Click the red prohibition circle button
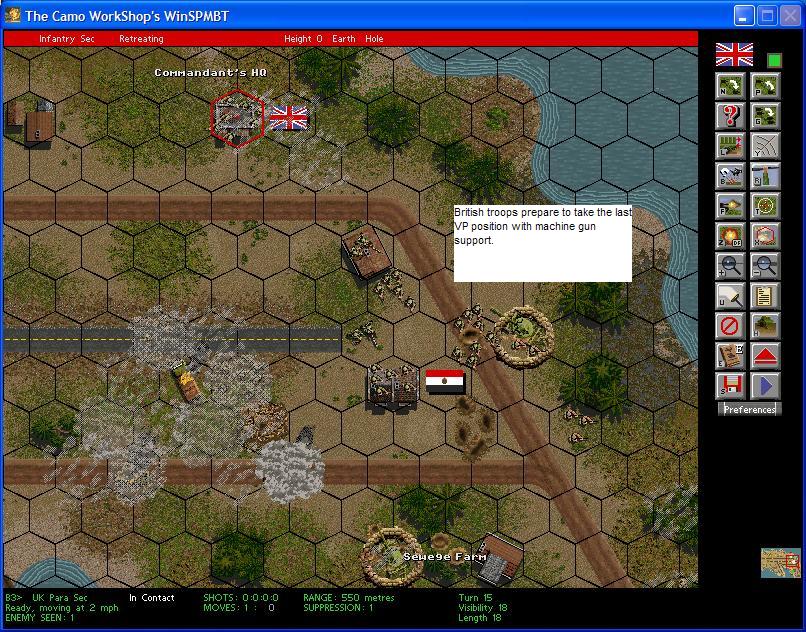Image resolution: width=806 pixels, height=632 pixels. click(x=731, y=326)
